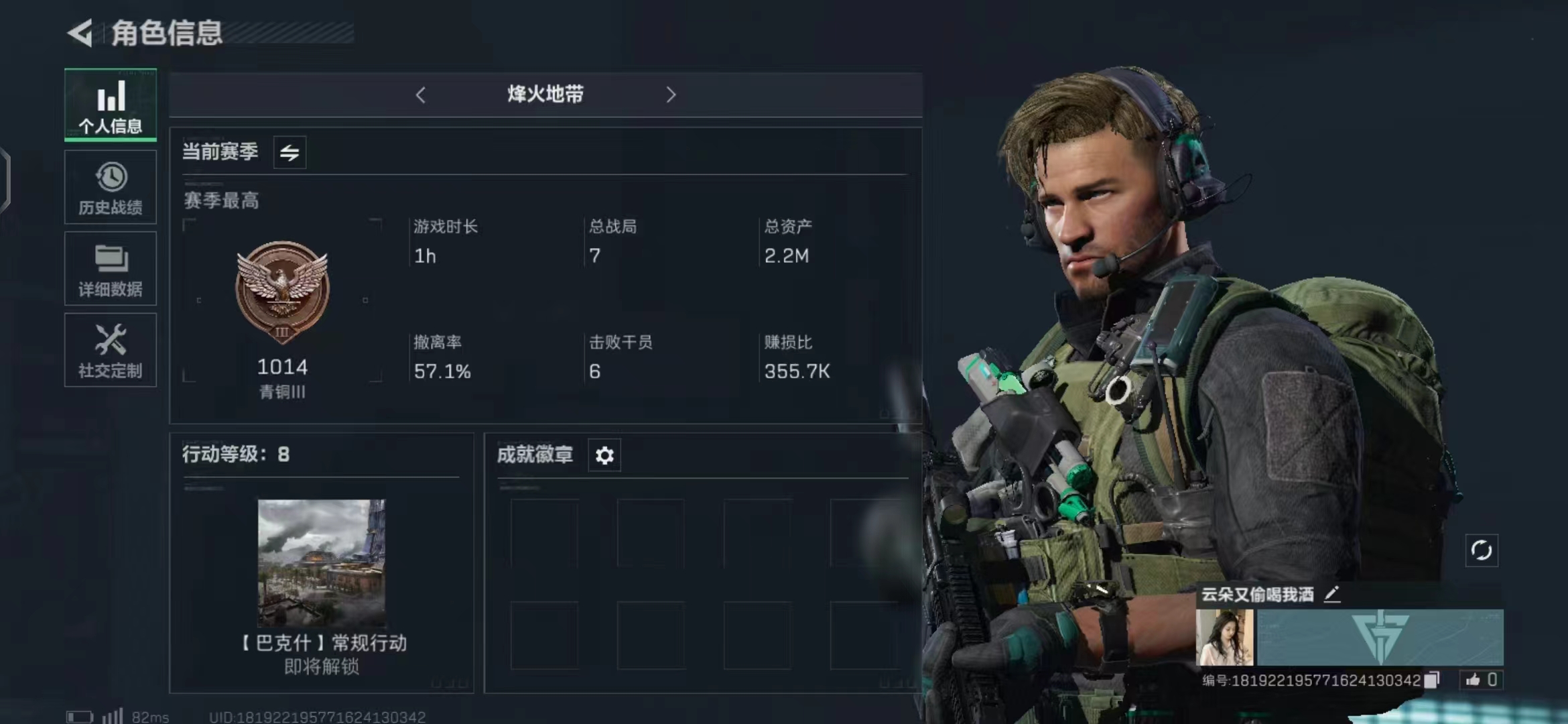
Task: Select the 社交定制 tab
Action: 111,350
